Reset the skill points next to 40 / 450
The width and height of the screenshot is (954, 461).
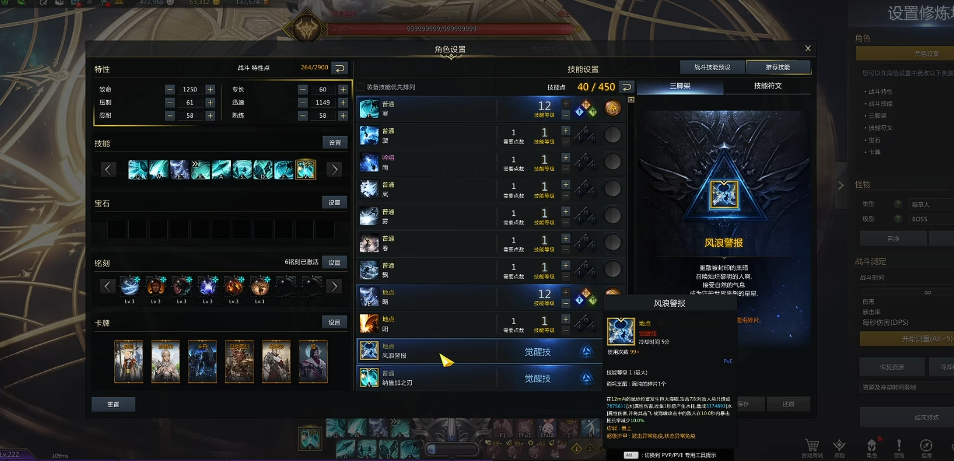tap(627, 87)
